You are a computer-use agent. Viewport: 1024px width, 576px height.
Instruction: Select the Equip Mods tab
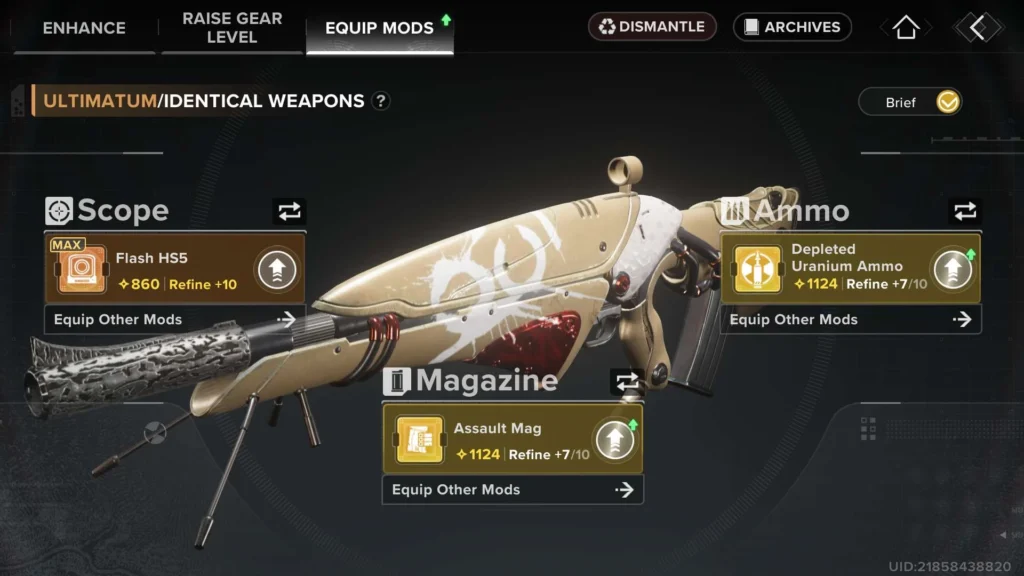pyautogui.click(x=379, y=28)
